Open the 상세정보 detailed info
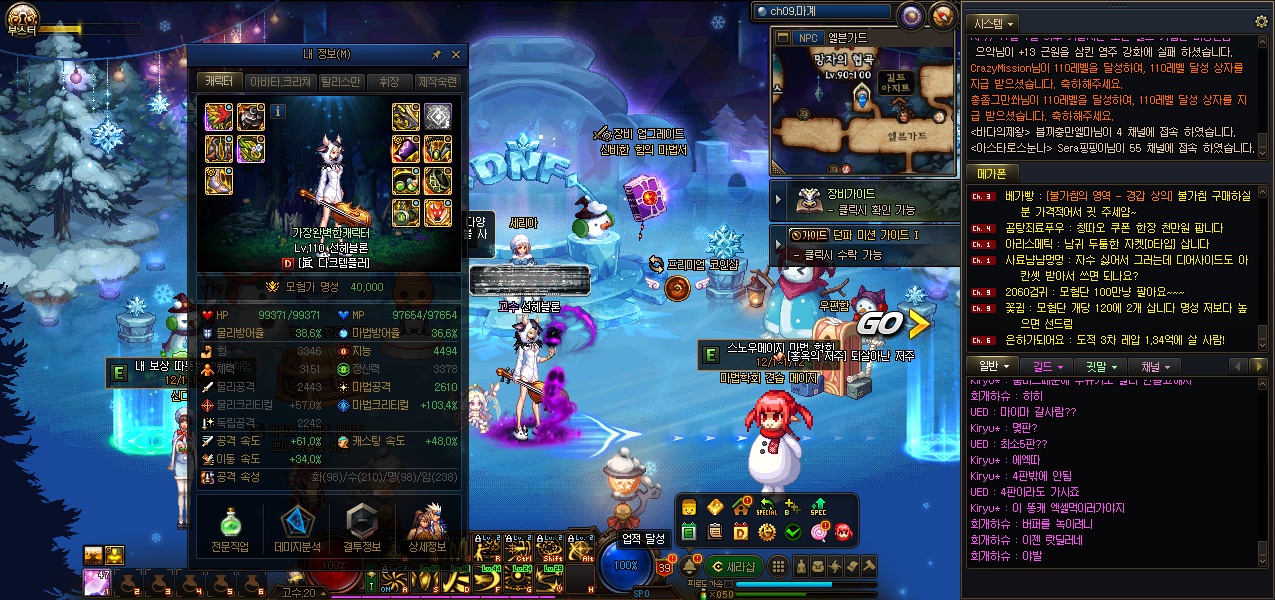The width and height of the screenshot is (1275, 600). [428, 528]
